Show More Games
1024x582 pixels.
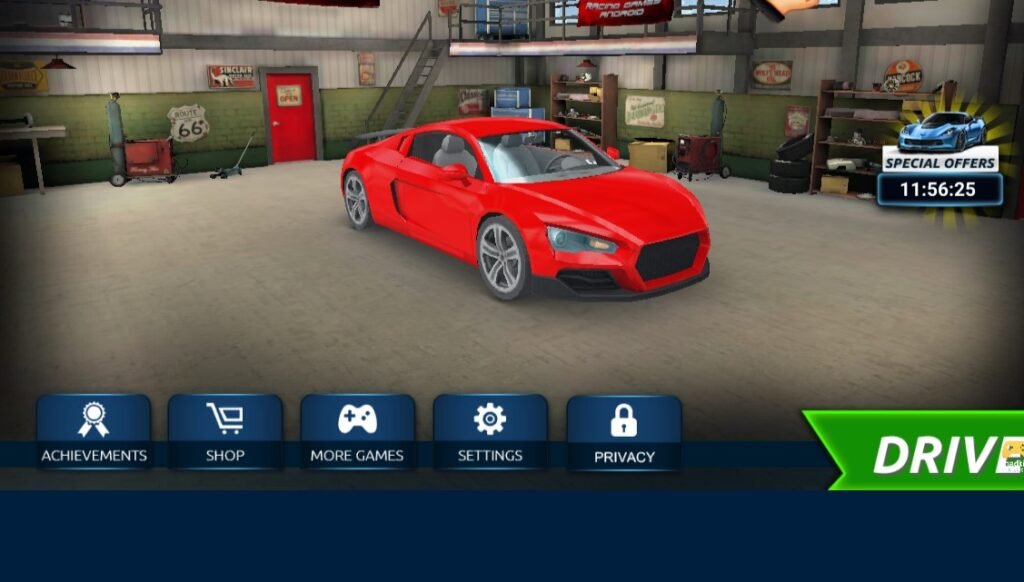(357, 432)
